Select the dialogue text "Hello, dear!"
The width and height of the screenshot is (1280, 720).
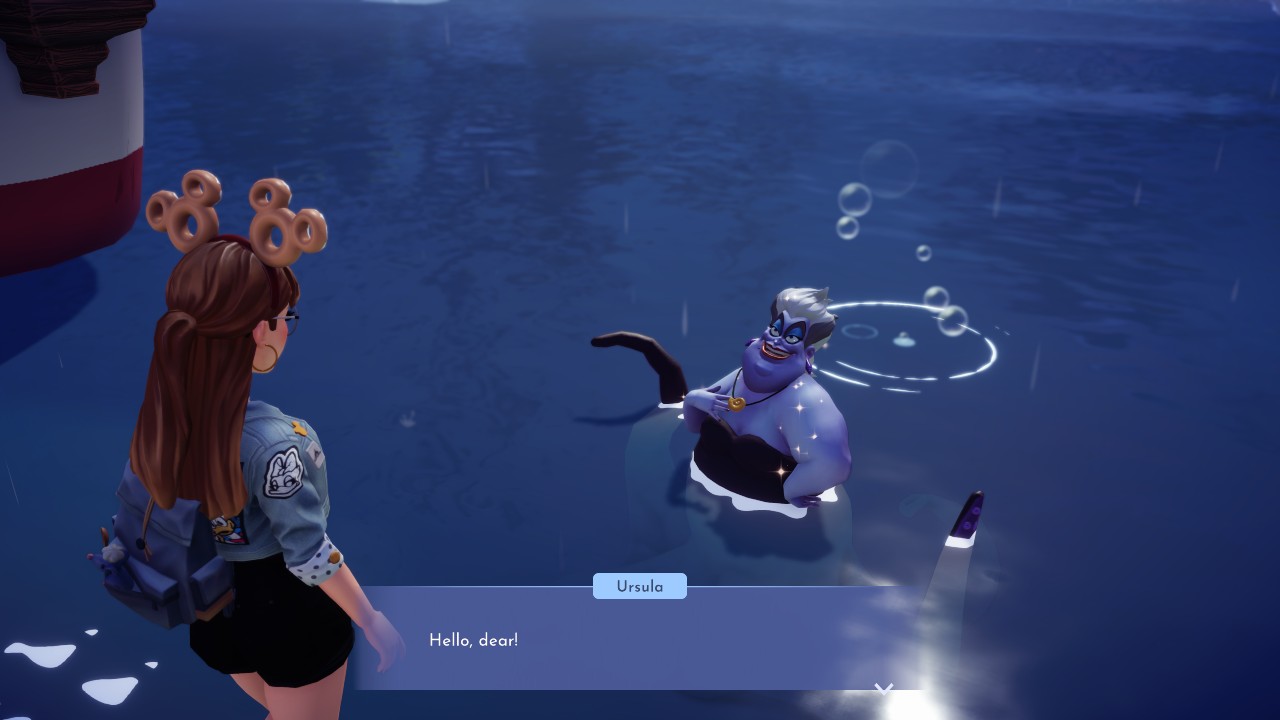(x=474, y=640)
